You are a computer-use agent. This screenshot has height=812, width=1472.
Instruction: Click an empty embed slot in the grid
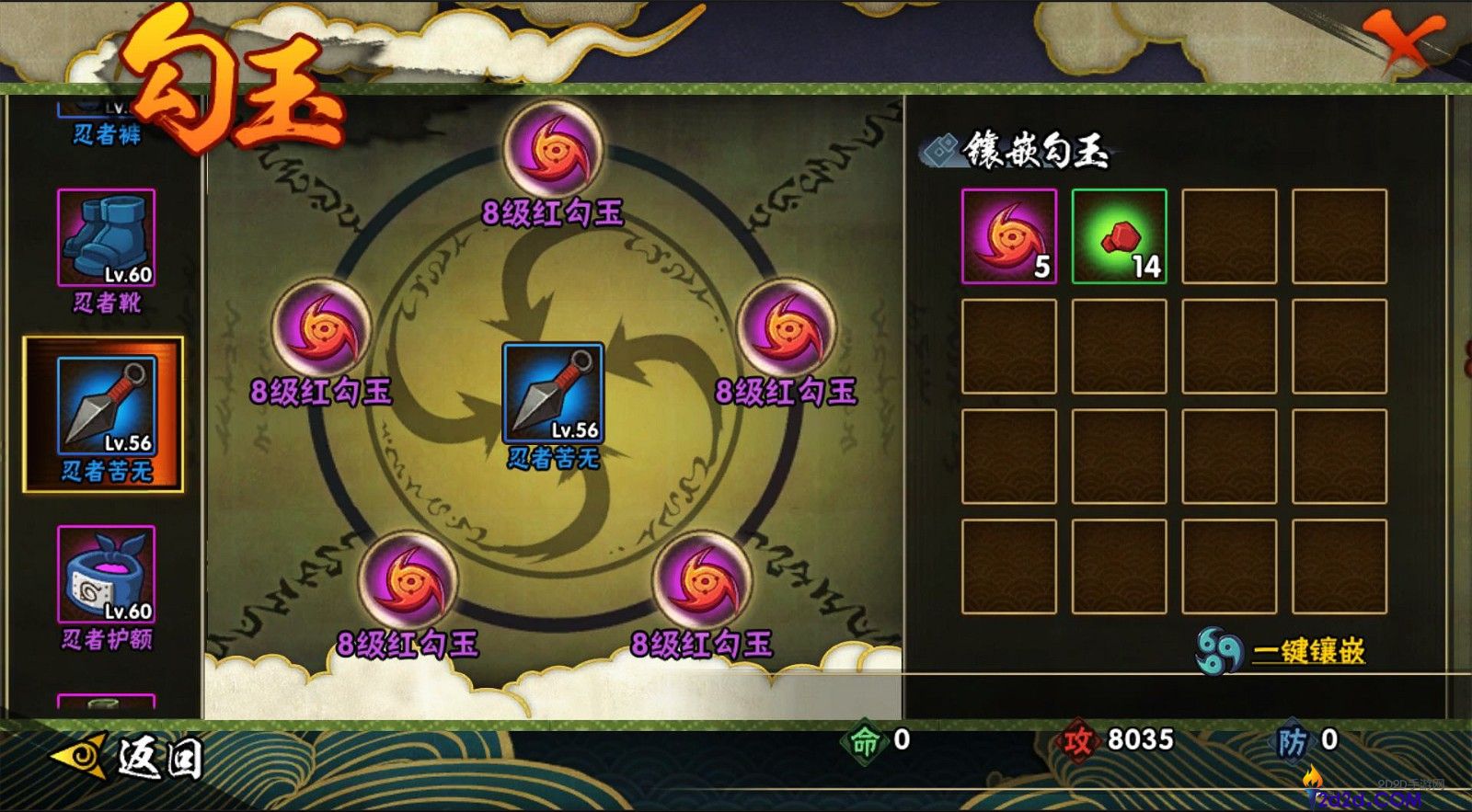coord(1228,236)
